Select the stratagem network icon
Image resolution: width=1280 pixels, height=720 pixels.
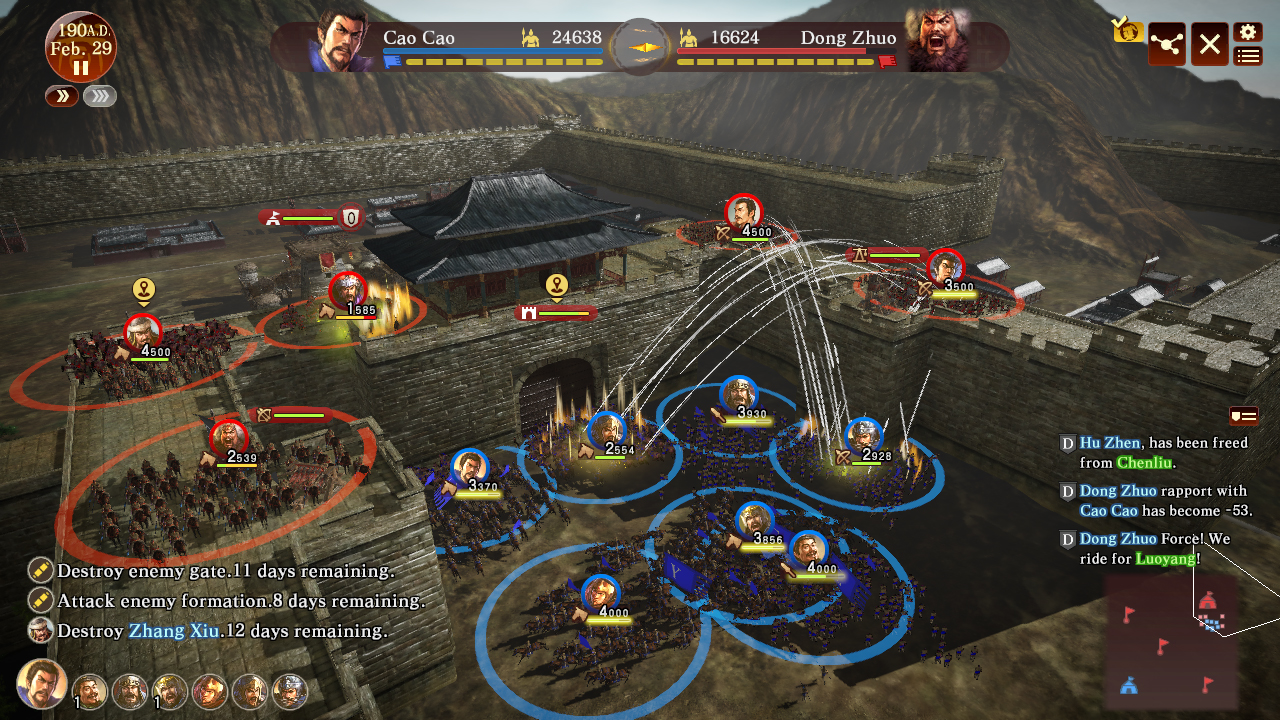[x=1166, y=44]
